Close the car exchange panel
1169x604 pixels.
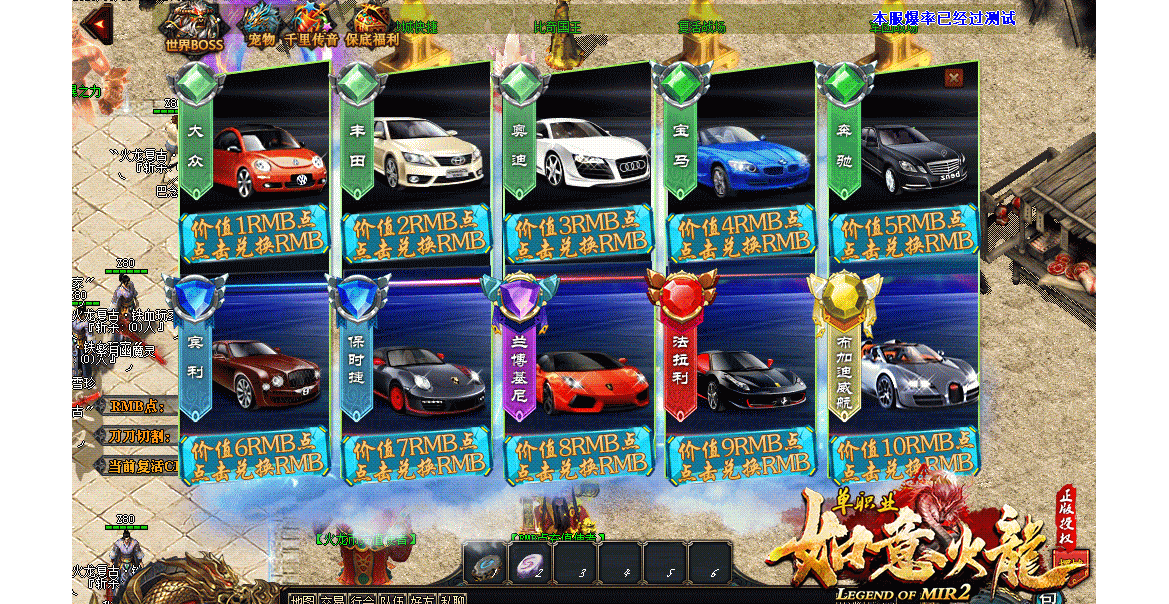pos(954,78)
